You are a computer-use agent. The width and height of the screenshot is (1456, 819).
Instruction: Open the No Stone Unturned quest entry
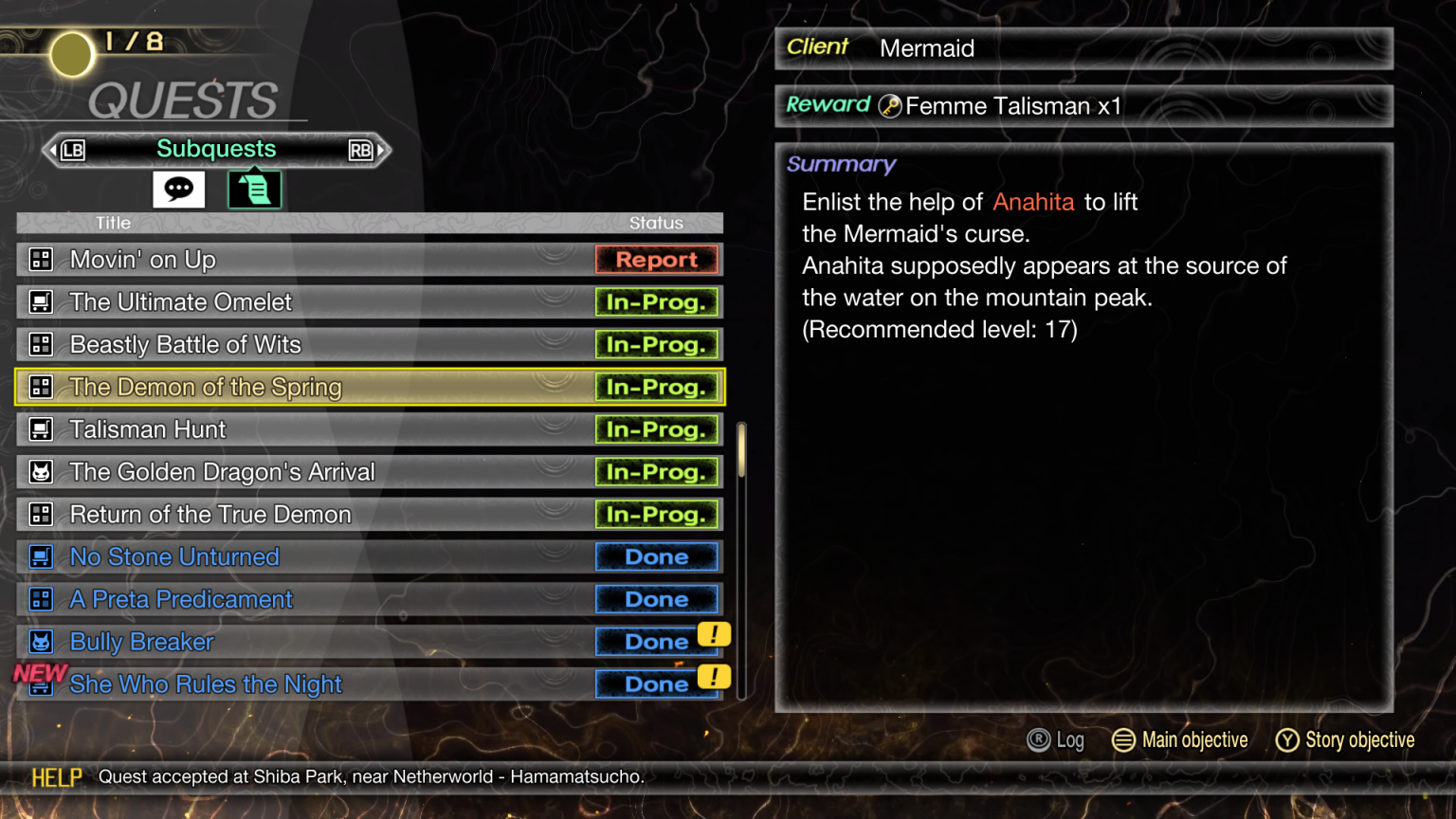[x=174, y=556]
